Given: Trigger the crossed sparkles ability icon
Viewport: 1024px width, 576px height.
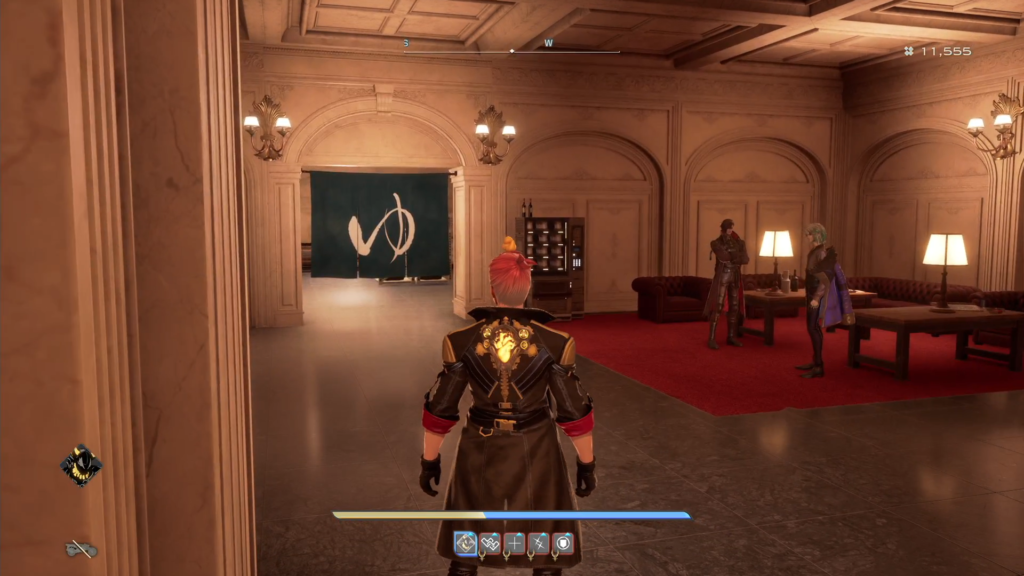Looking at the screenshot, I should (x=538, y=543).
